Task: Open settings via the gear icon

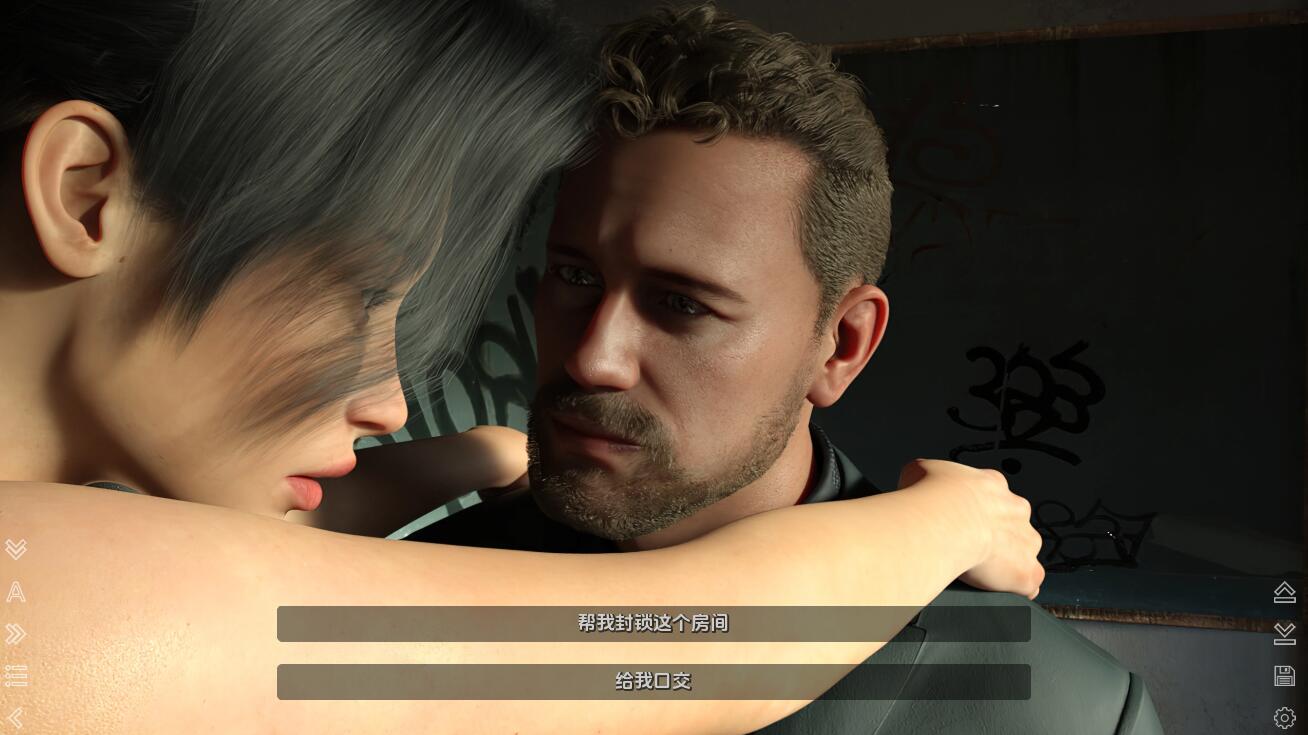Action: tap(1285, 718)
